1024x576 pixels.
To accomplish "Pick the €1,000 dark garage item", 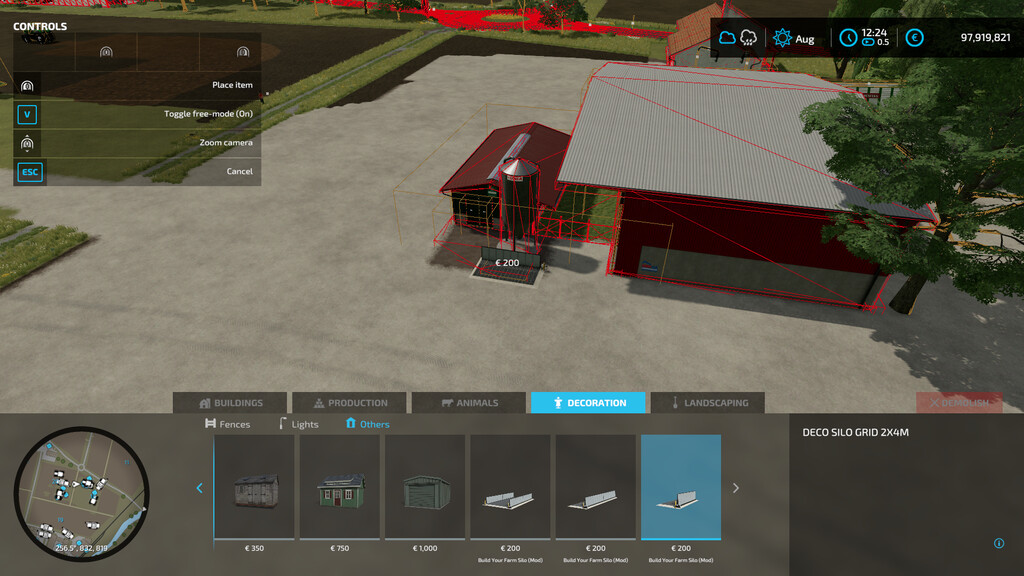I will click(x=425, y=487).
